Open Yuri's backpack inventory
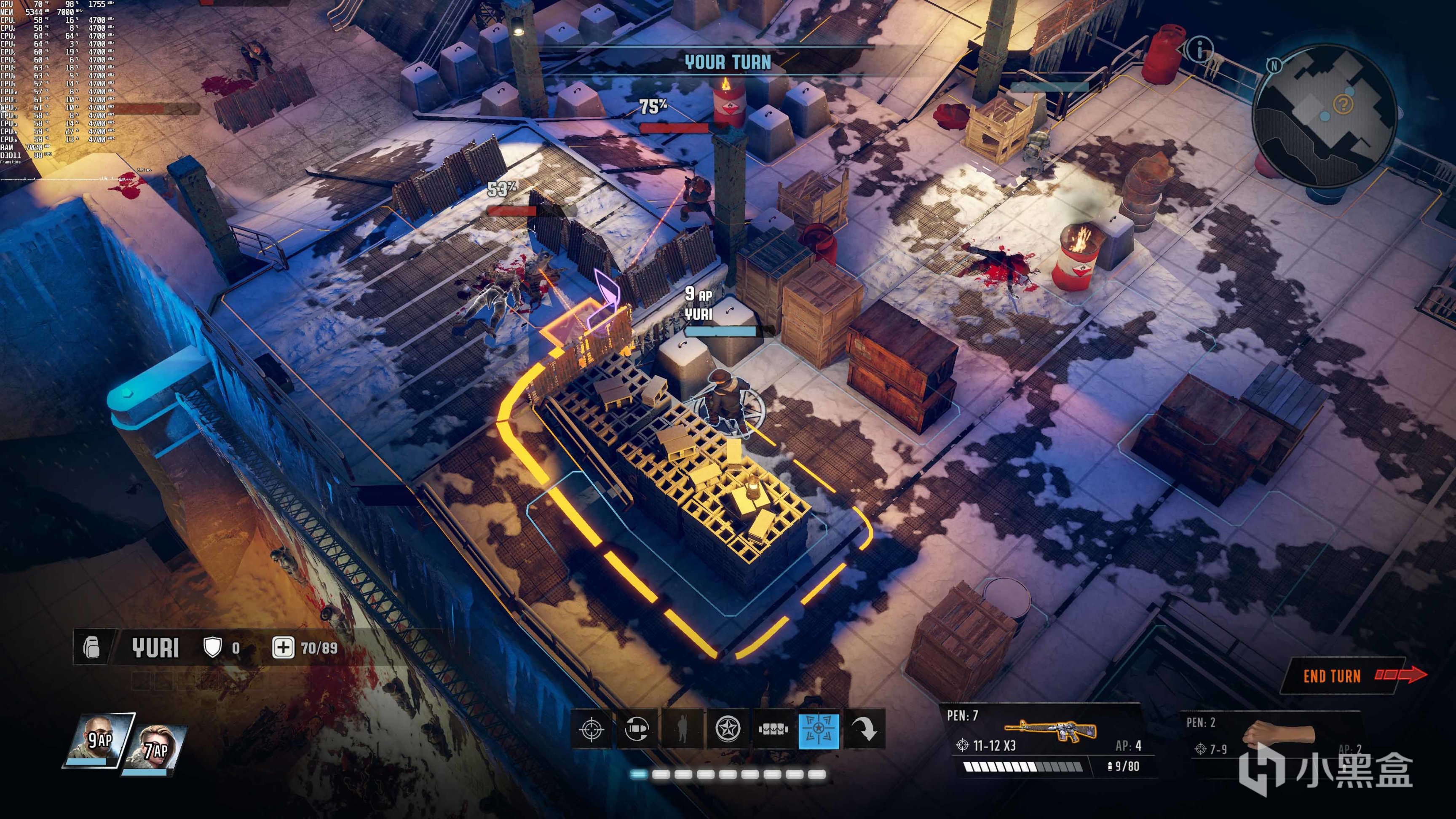The image size is (1456, 819). click(x=92, y=647)
